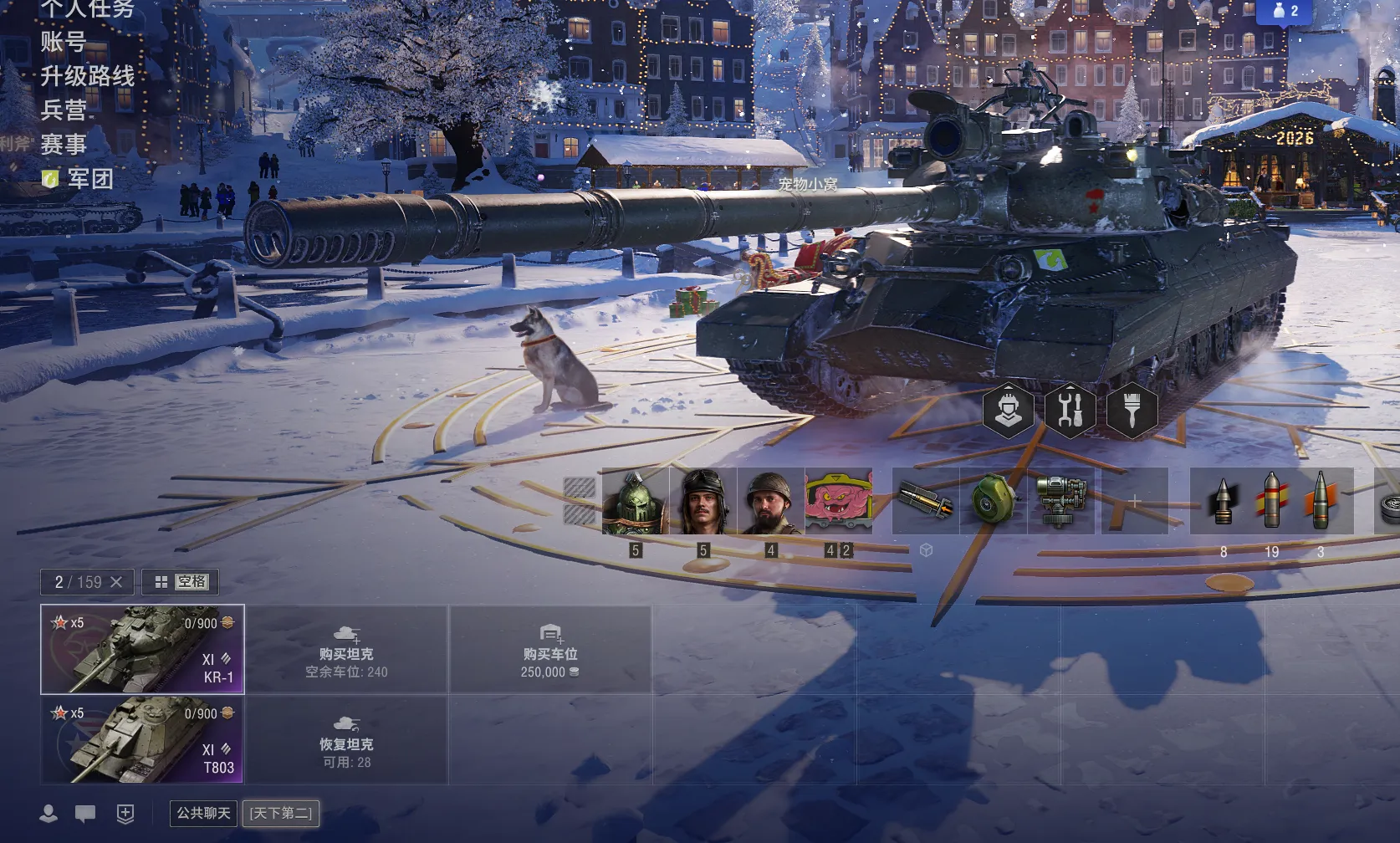Click the empty plus equipment slot
This screenshot has height=843, width=1400.
click(1134, 501)
